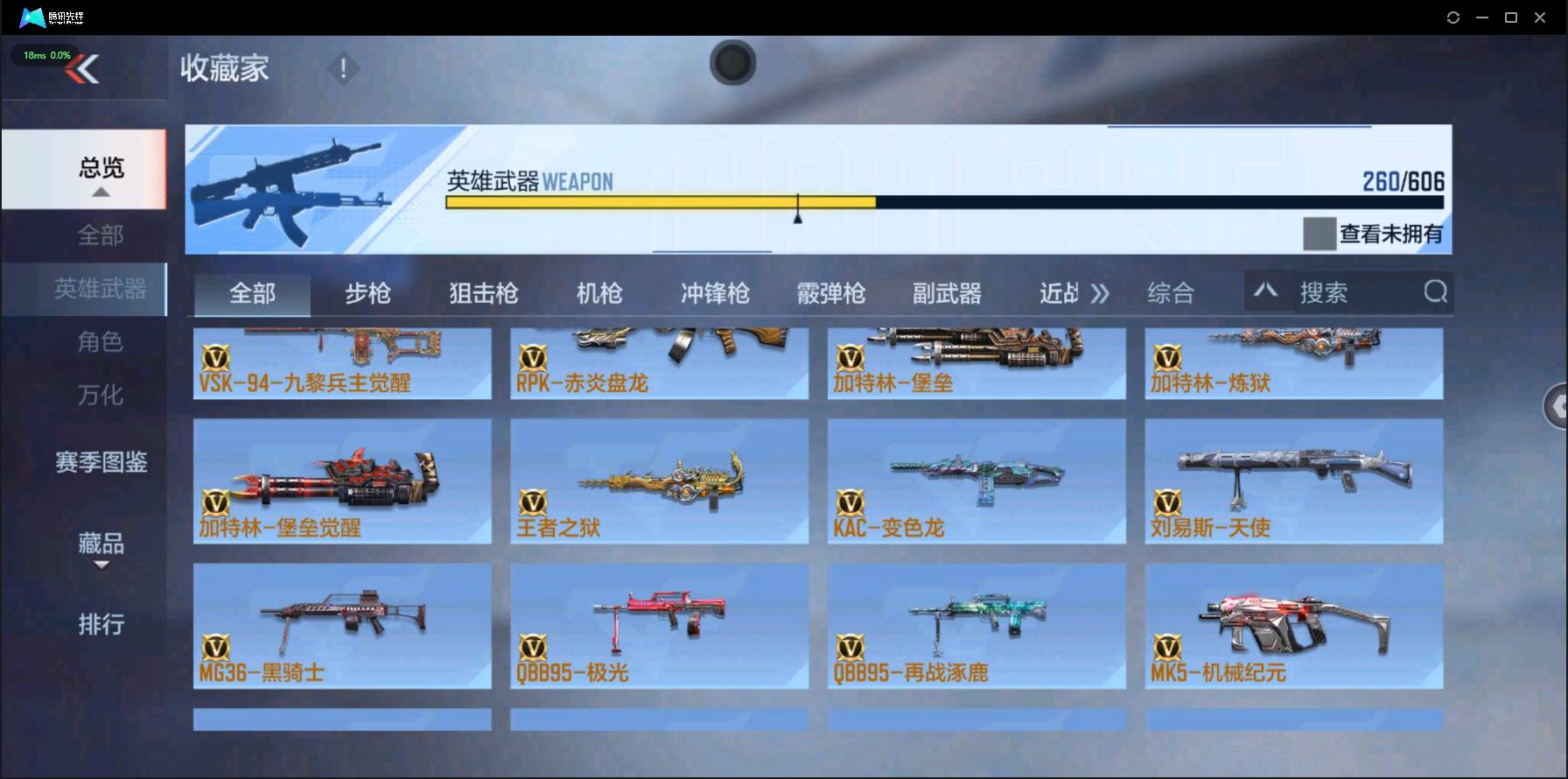Open the 总览 sidebar section
Screen dimensions: 1568x779
(x=99, y=167)
